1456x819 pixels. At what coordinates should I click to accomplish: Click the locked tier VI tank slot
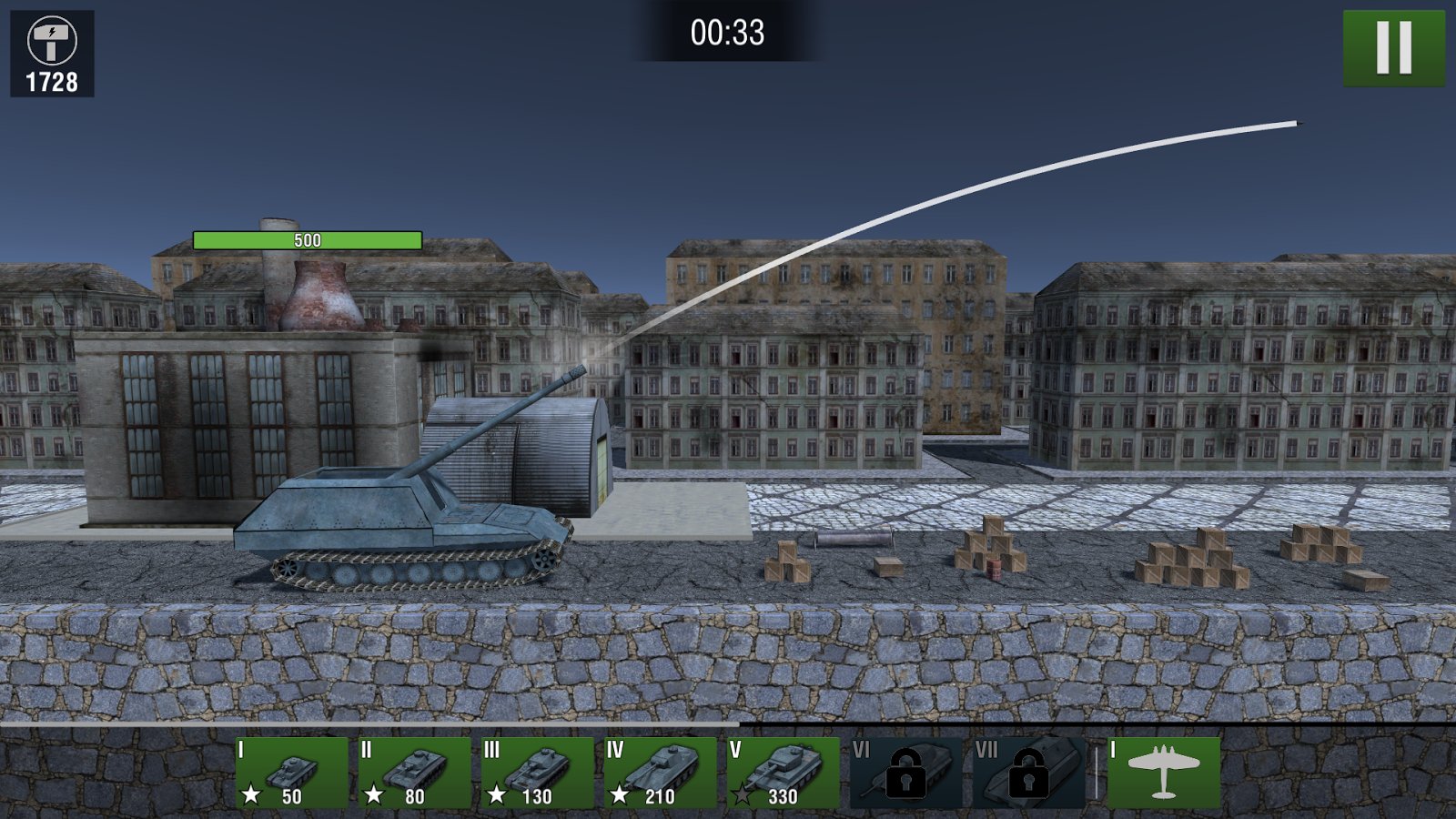905,773
